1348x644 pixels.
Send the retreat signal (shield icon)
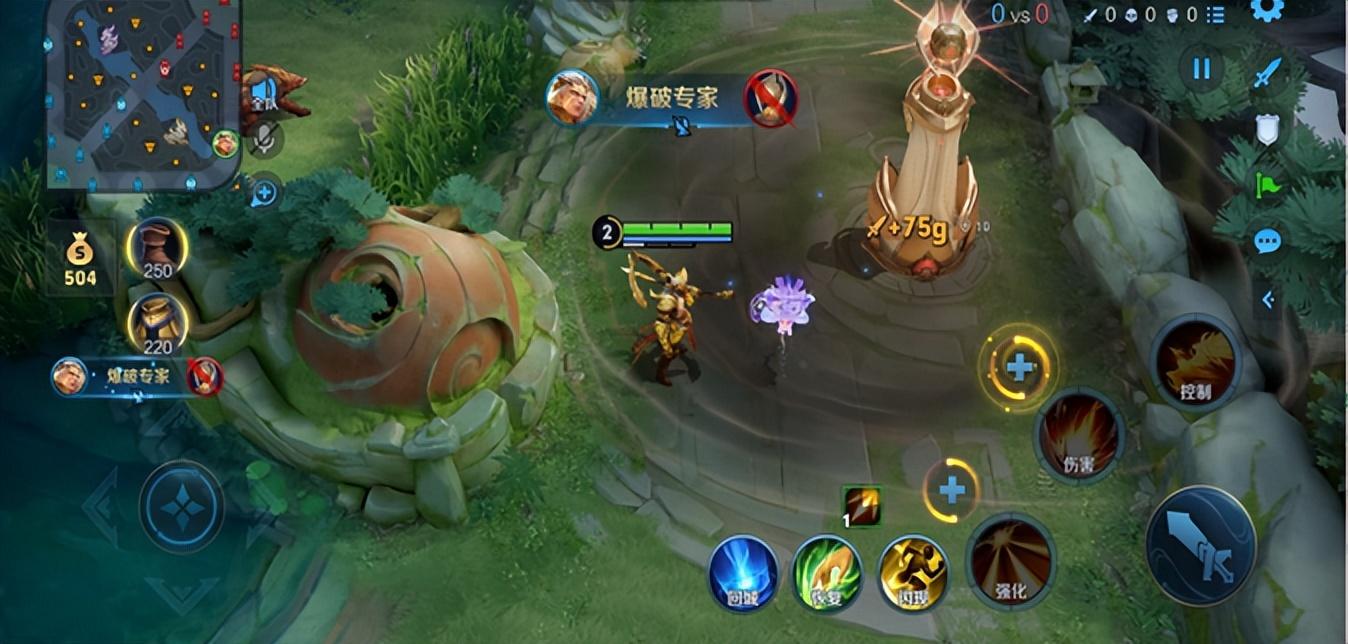click(1267, 129)
